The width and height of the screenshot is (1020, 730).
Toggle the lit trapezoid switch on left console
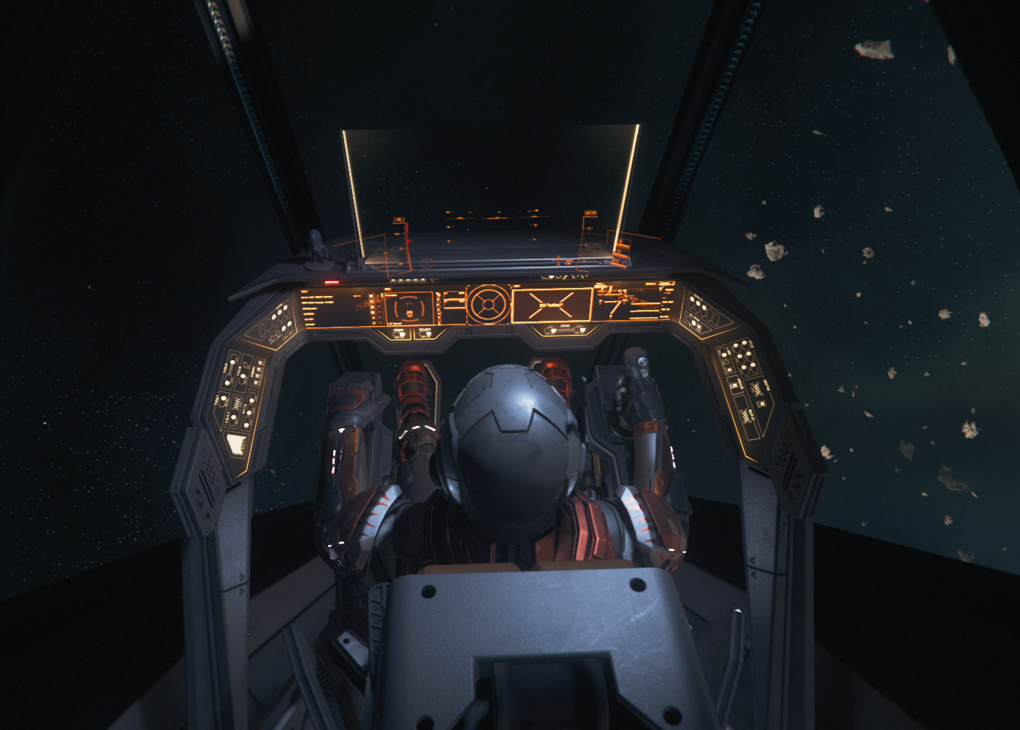[x=236, y=444]
